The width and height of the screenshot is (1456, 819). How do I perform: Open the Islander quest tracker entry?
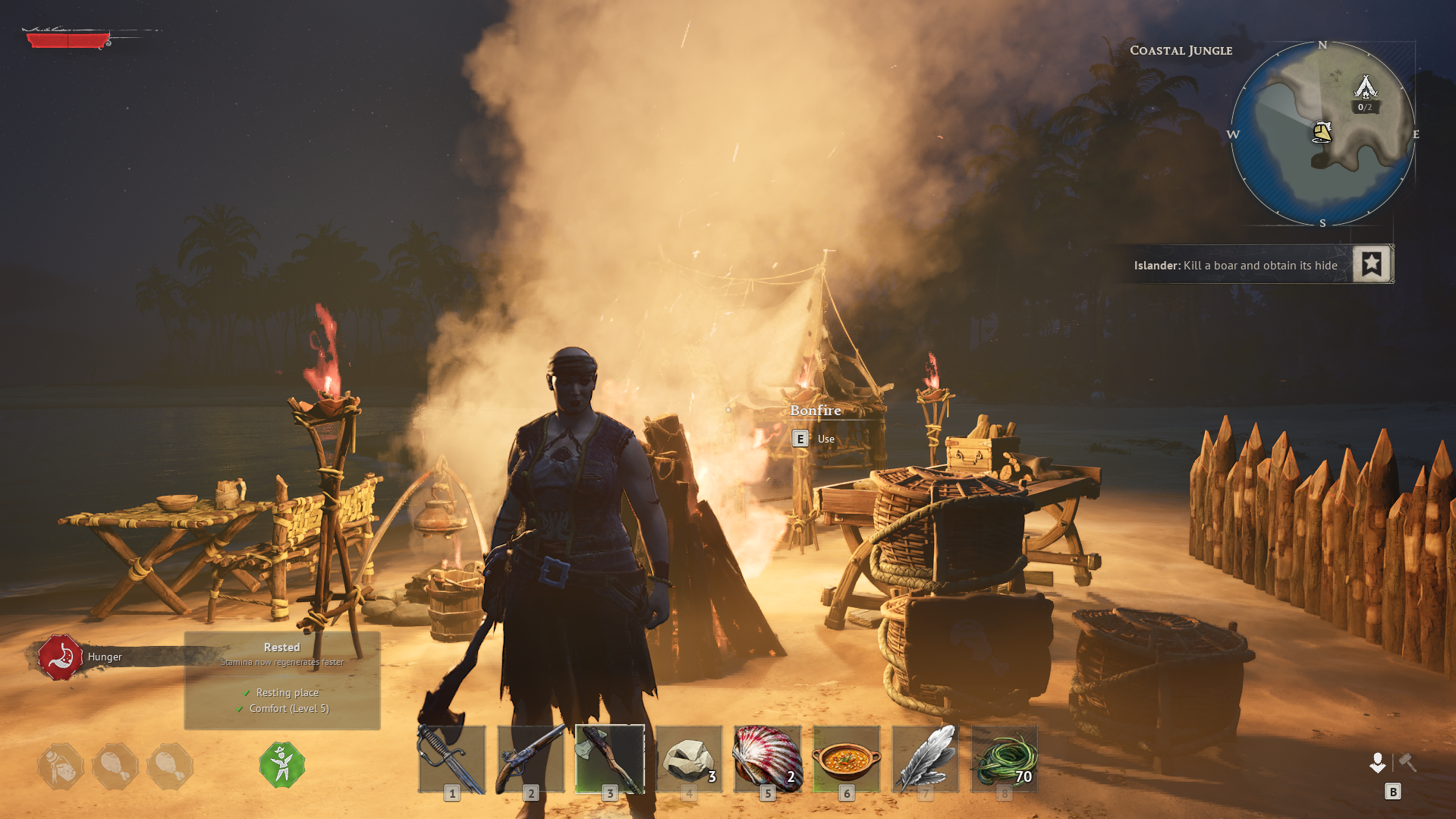coord(1235,266)
